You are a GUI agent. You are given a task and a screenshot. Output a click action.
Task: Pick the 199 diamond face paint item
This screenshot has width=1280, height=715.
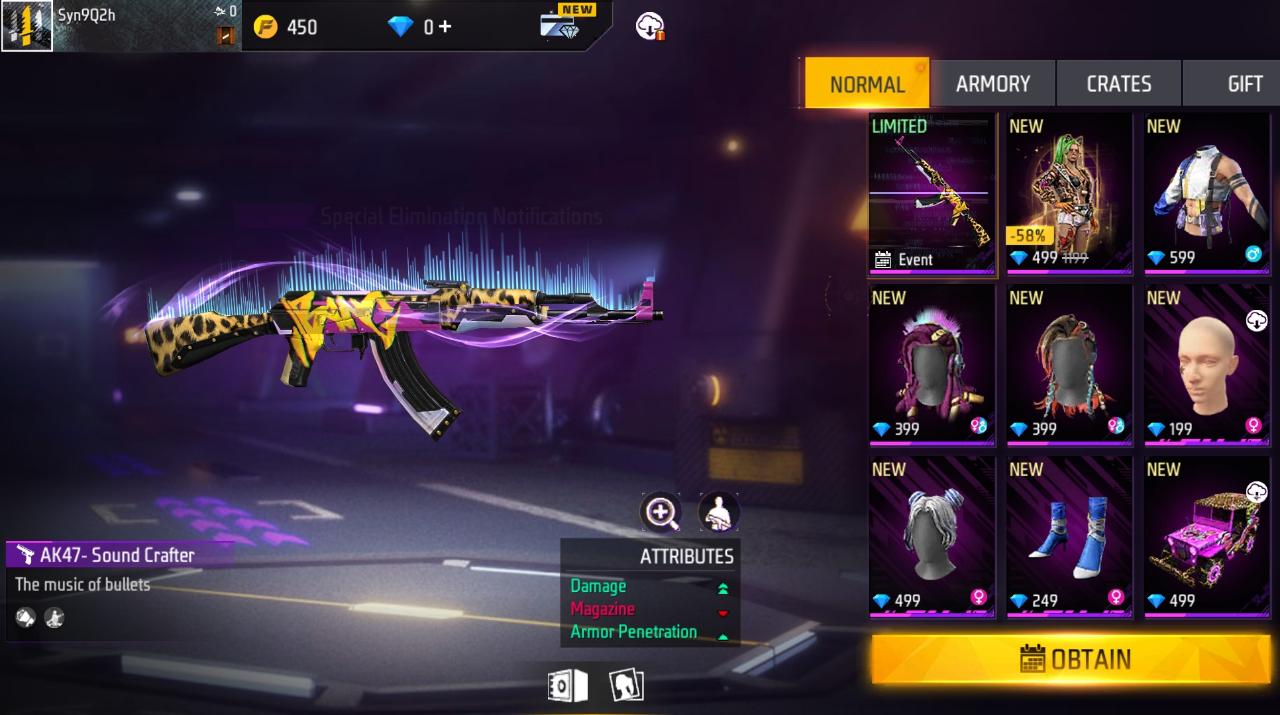1207,366
